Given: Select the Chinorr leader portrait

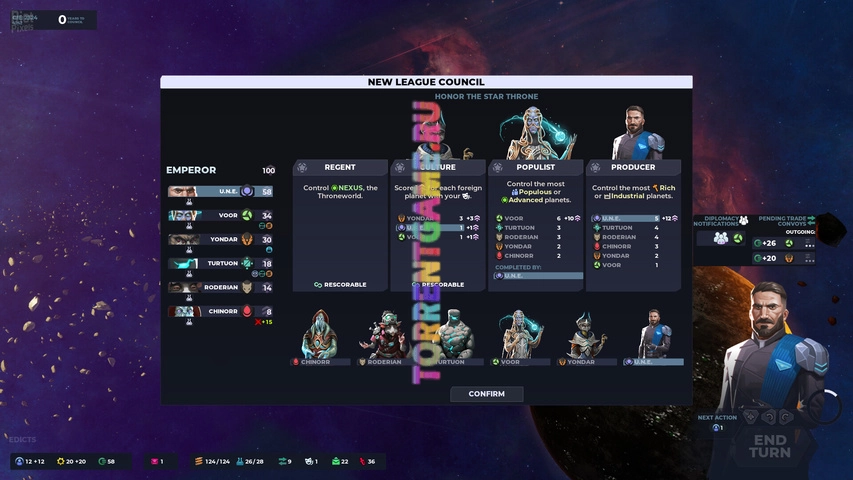Looking at the screenshot, I should click(x=321, y=336).
